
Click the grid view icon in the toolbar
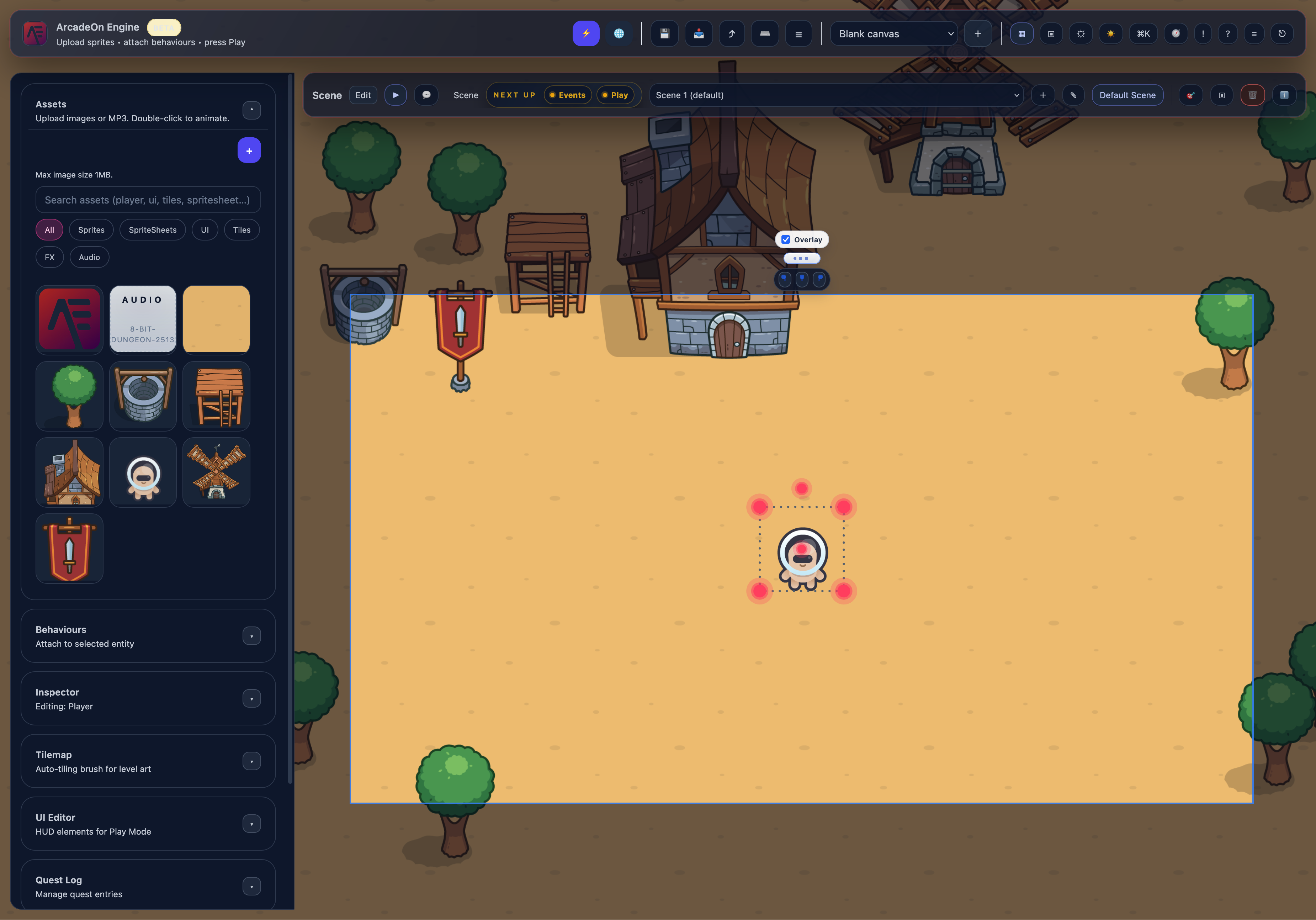coord(1022,33)
